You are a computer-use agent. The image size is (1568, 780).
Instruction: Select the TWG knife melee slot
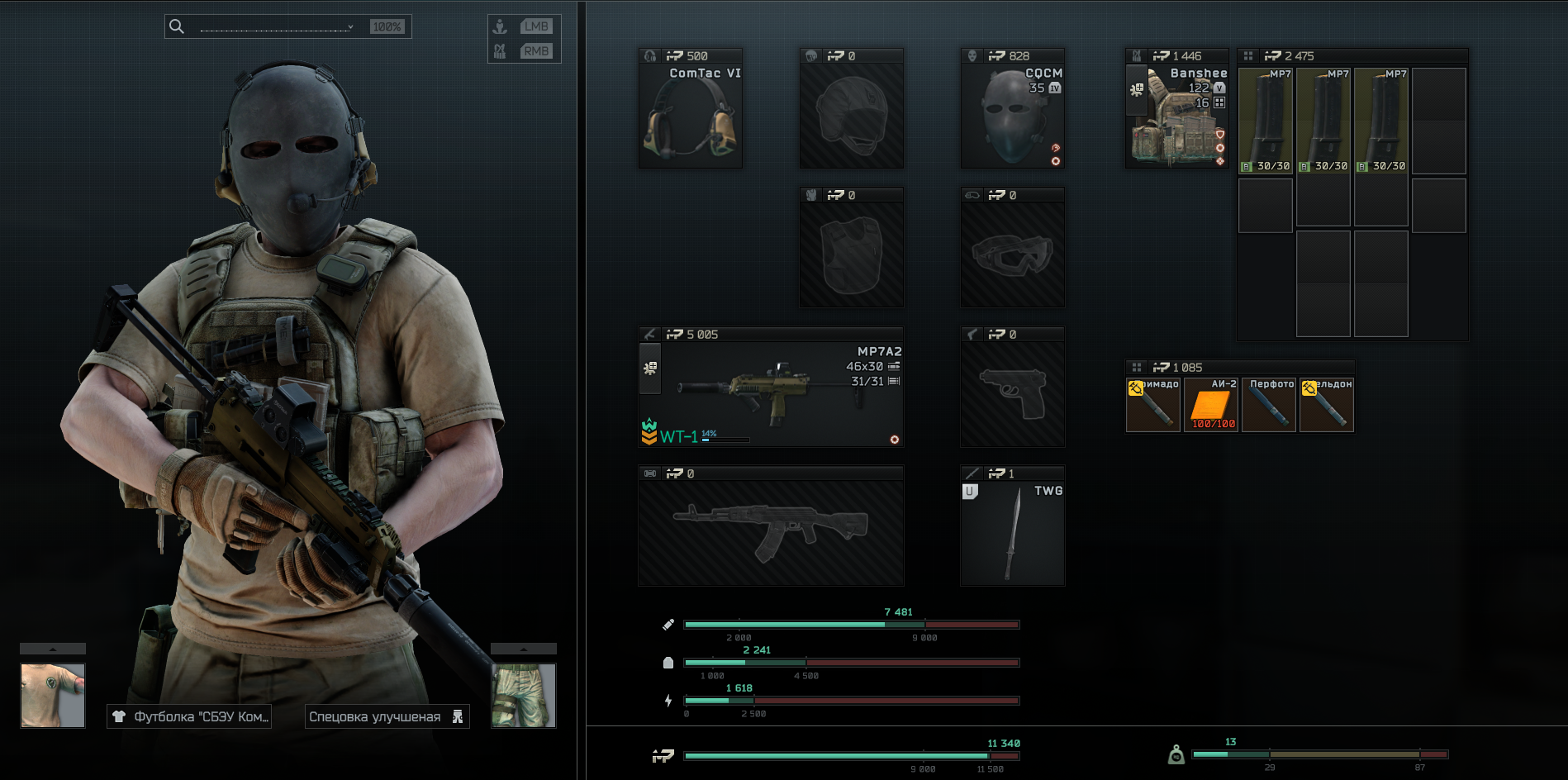click(1012, 533)
